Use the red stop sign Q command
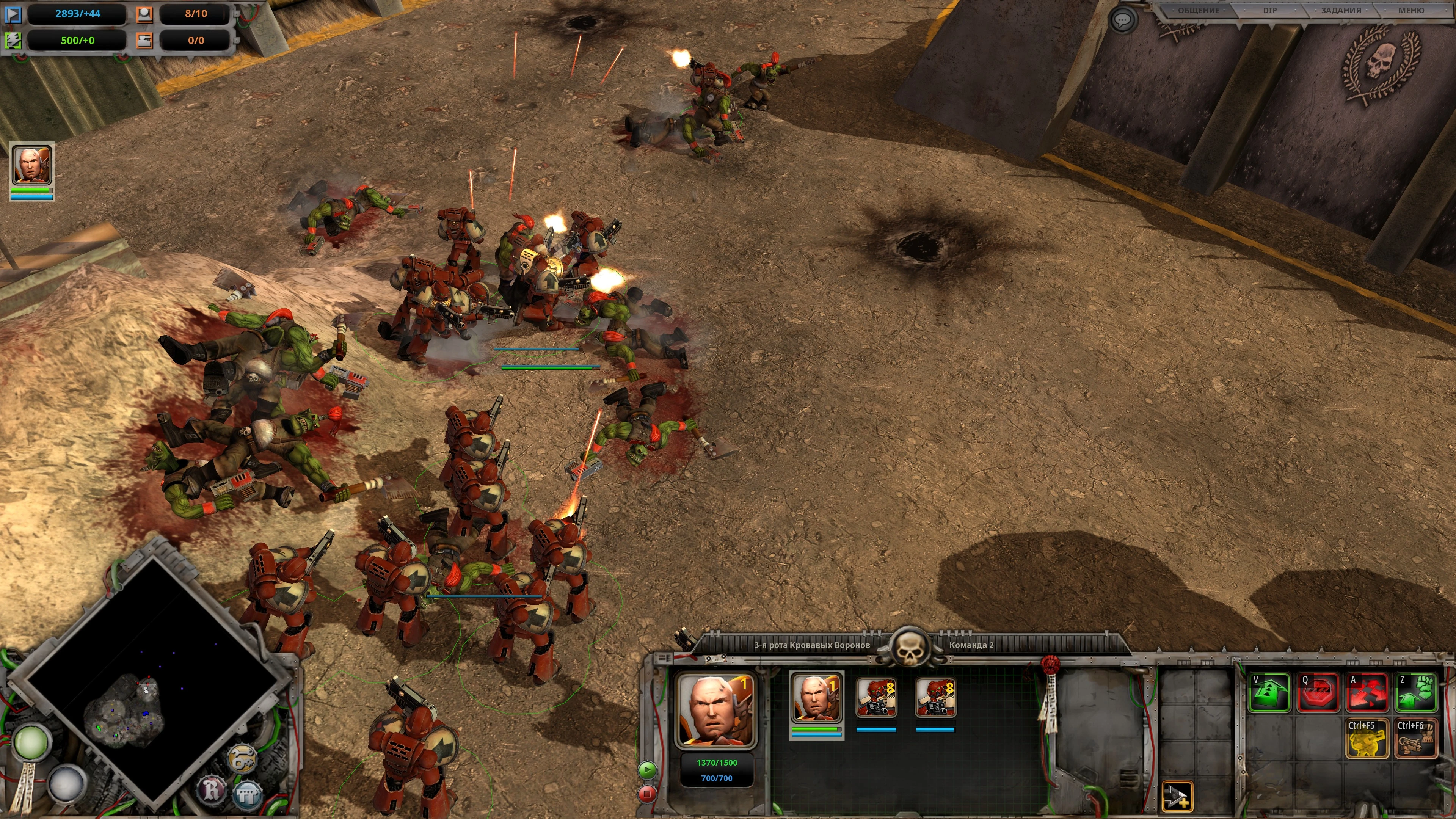 [1318, 692]
